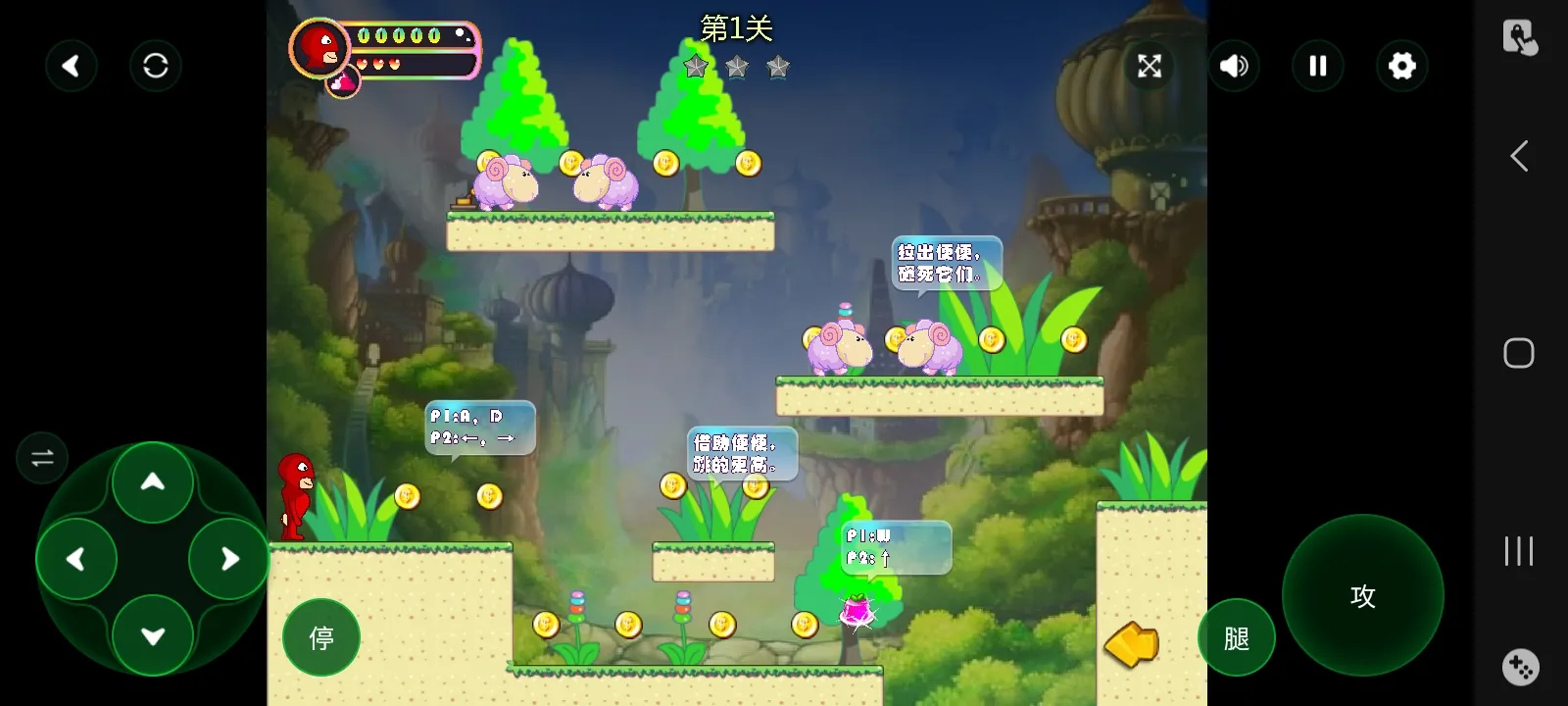Open the gamepad icon overlay
Image resolution: width=1568 pixels, height=706 pixels.
pyautogui.click(x=1520, y=667)
